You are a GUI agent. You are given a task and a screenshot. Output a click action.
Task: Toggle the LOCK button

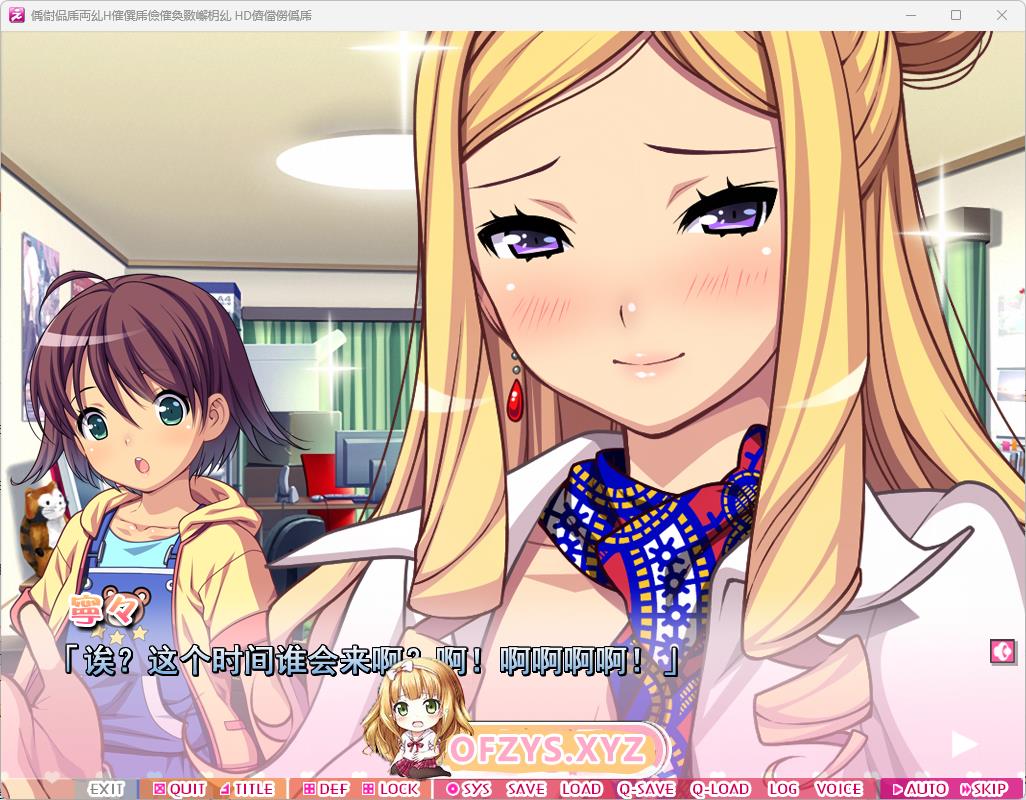click(x=391, y=789)
